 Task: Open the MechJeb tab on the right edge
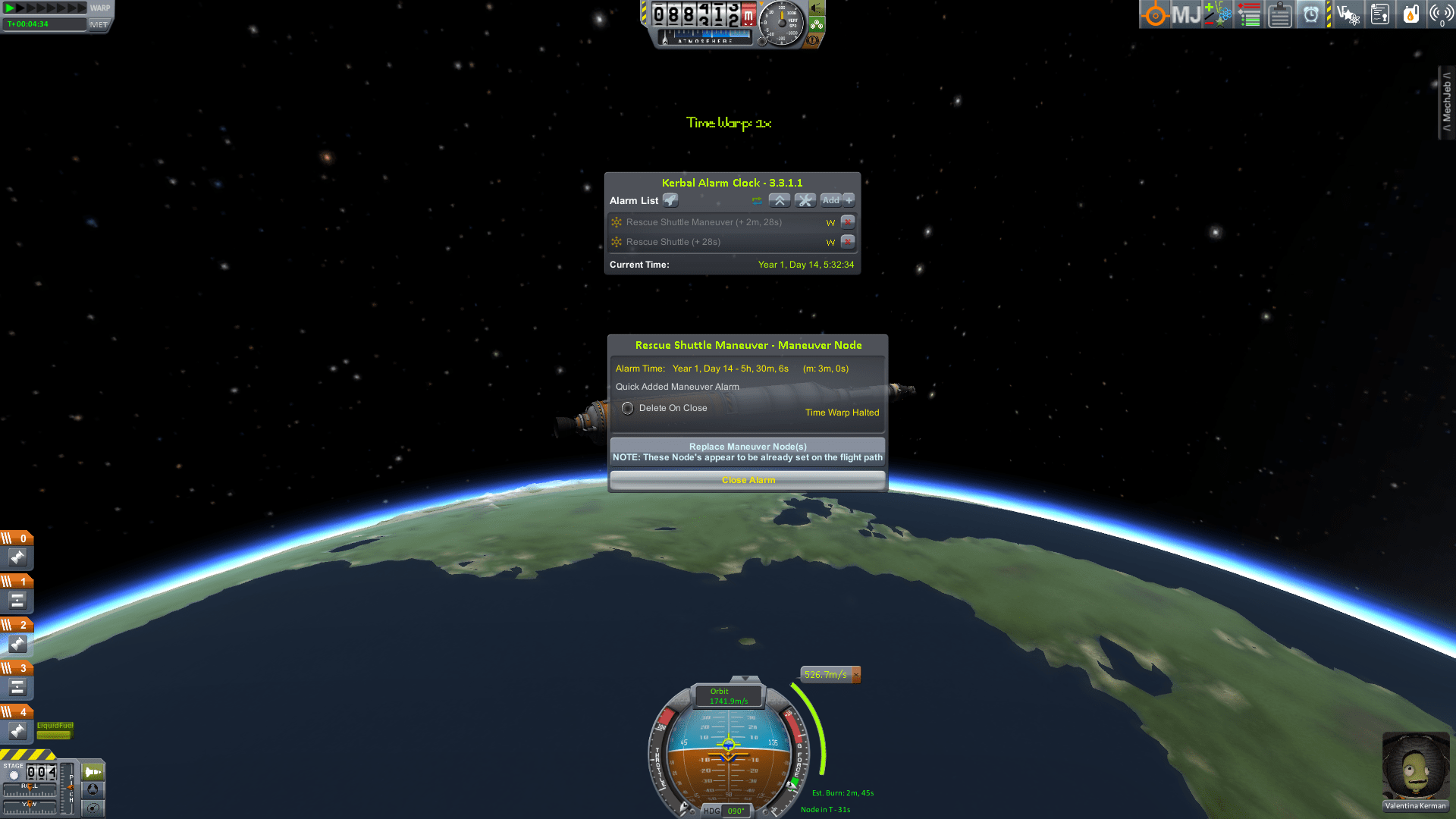click(x=1445, y=102)
